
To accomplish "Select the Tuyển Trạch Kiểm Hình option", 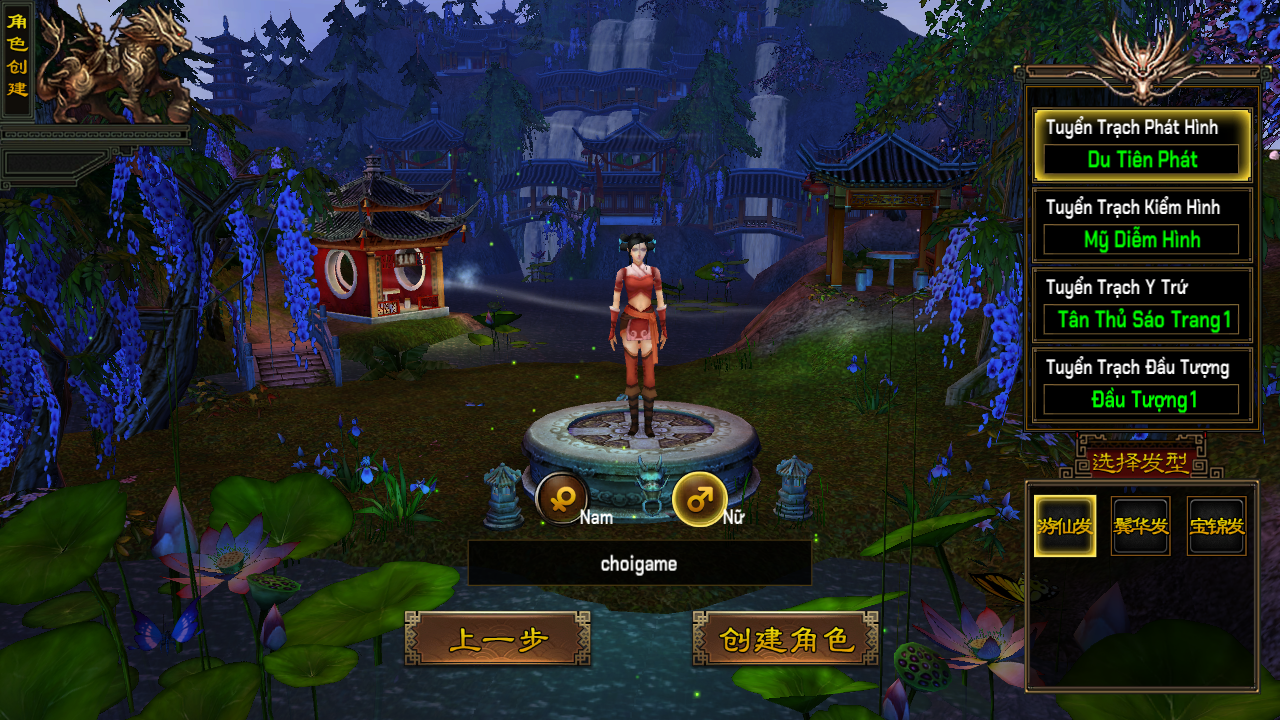I will [x=1141, y=226].
